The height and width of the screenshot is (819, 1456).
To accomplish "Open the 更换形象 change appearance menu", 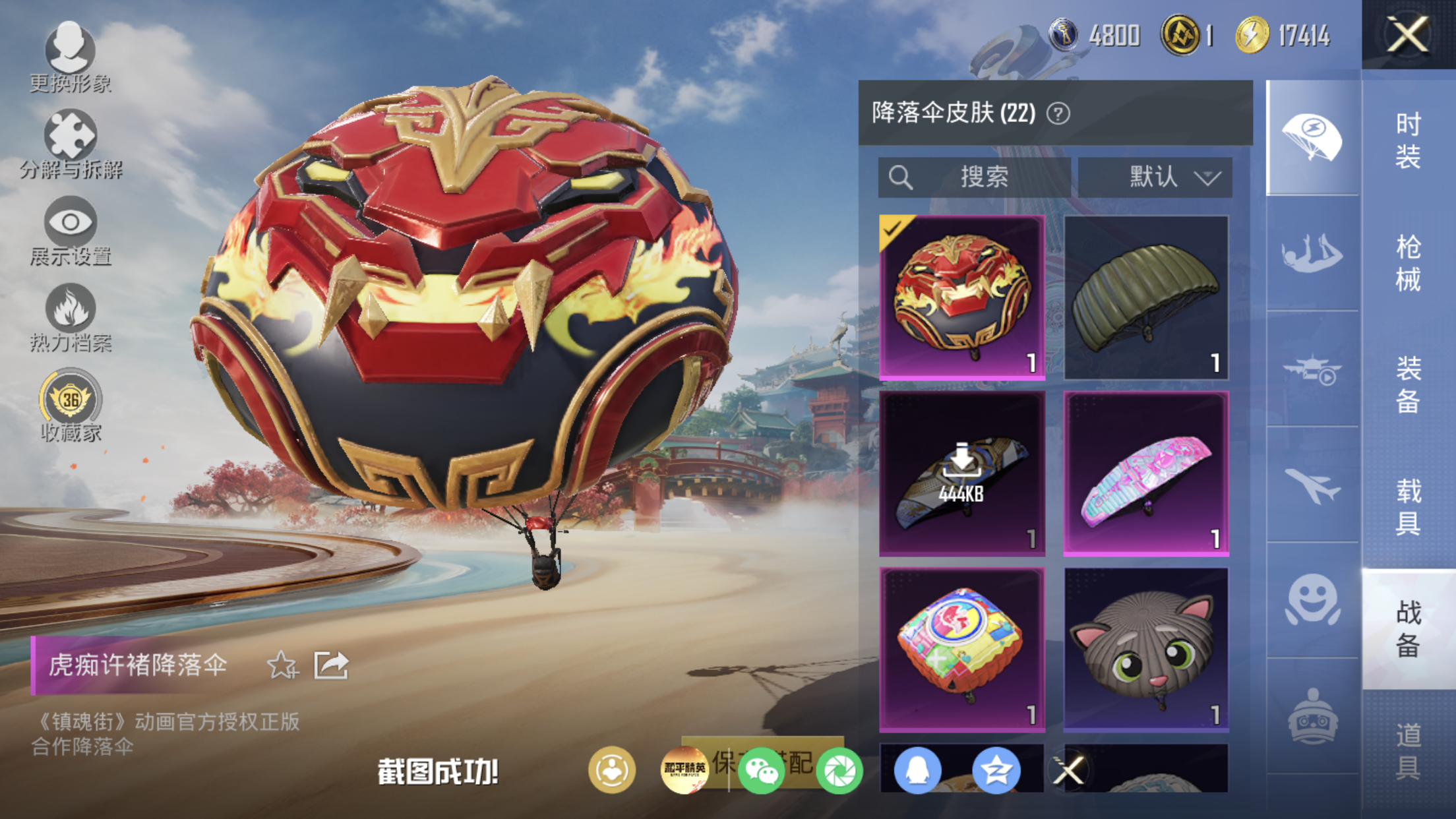I will pos(70,57).
